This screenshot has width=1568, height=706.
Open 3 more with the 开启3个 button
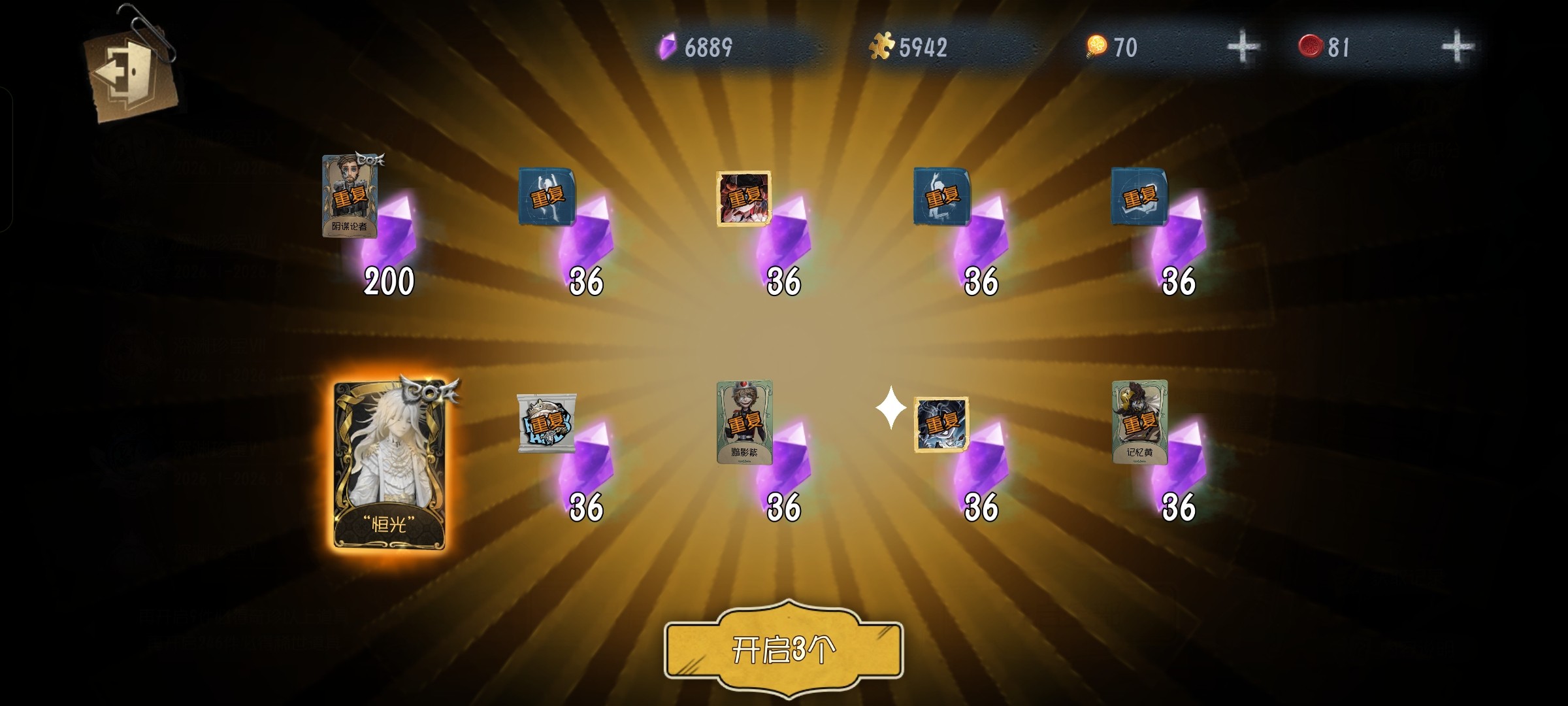(783, 649)
